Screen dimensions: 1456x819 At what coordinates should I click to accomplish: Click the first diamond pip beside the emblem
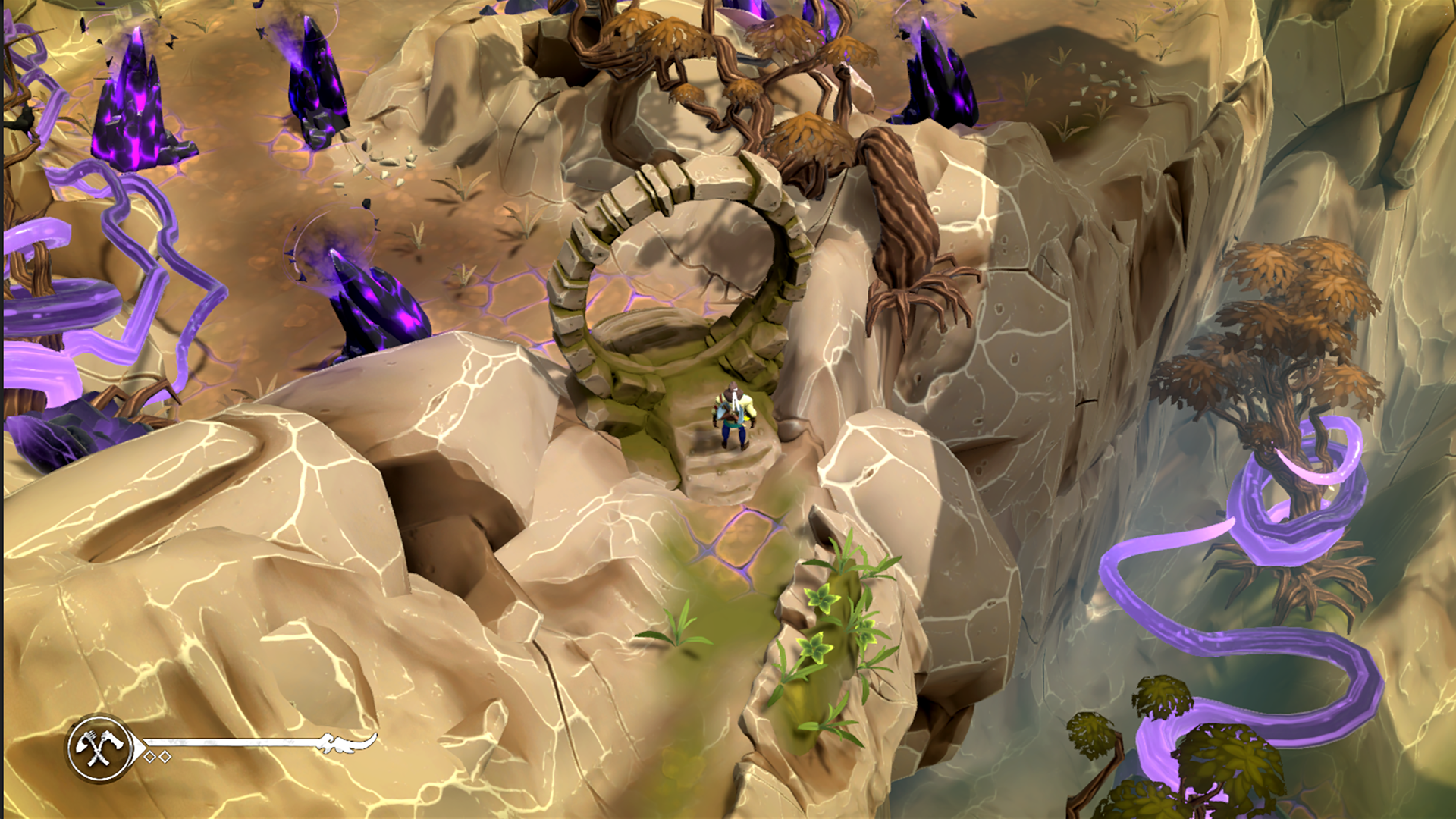tap(151, 757)
